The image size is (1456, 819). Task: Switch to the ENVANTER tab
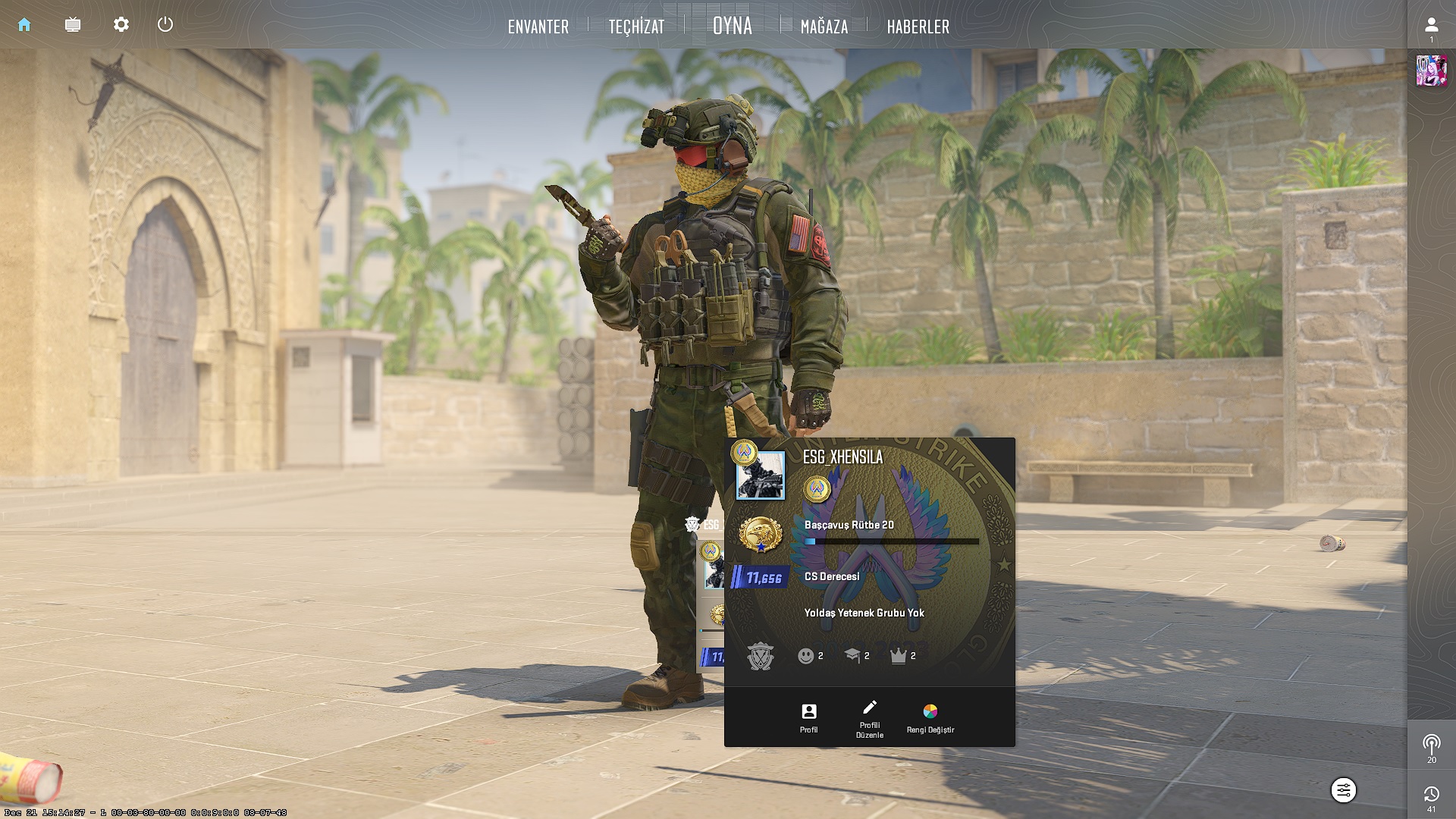(538, 27)
